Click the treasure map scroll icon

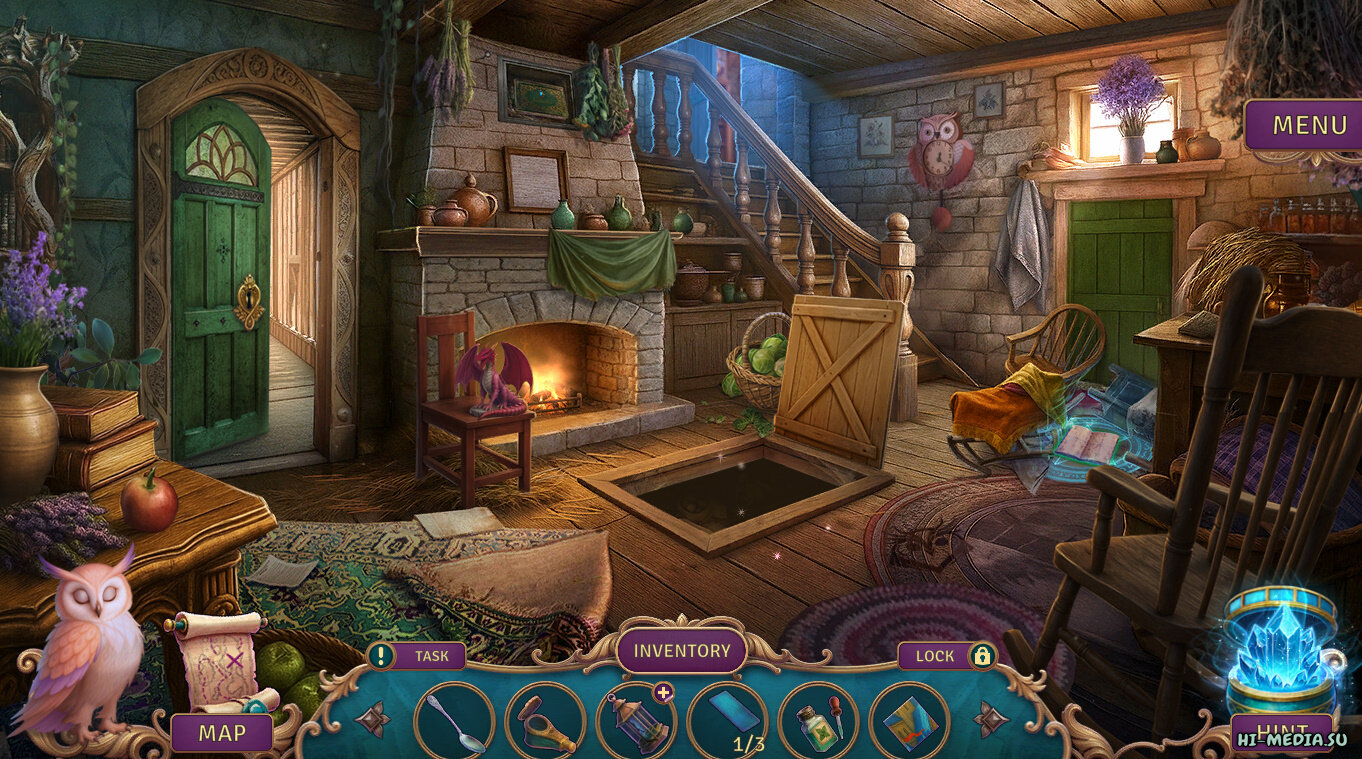tap(219, 660)
